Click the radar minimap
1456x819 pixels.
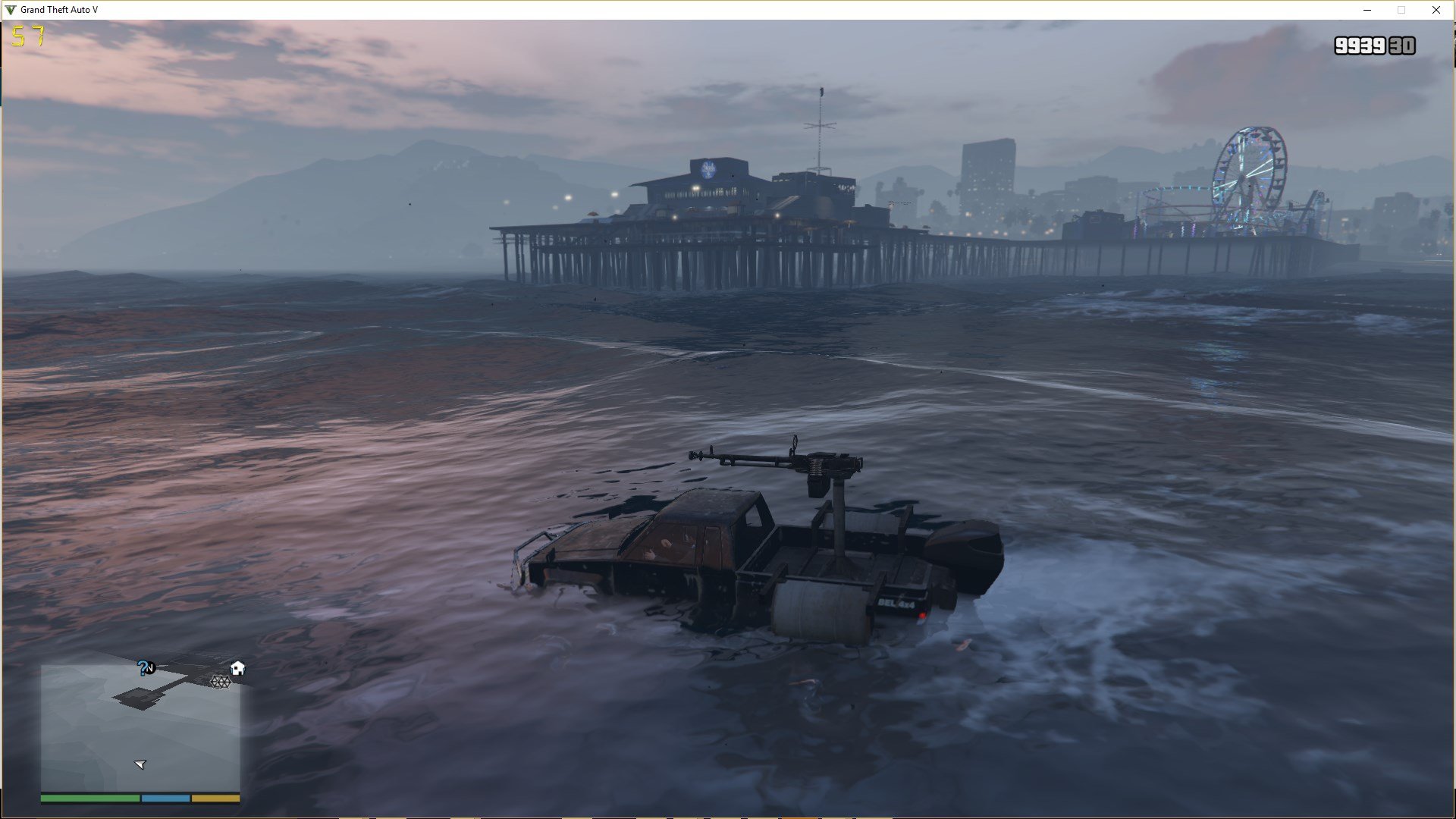[x=140, y=728]
